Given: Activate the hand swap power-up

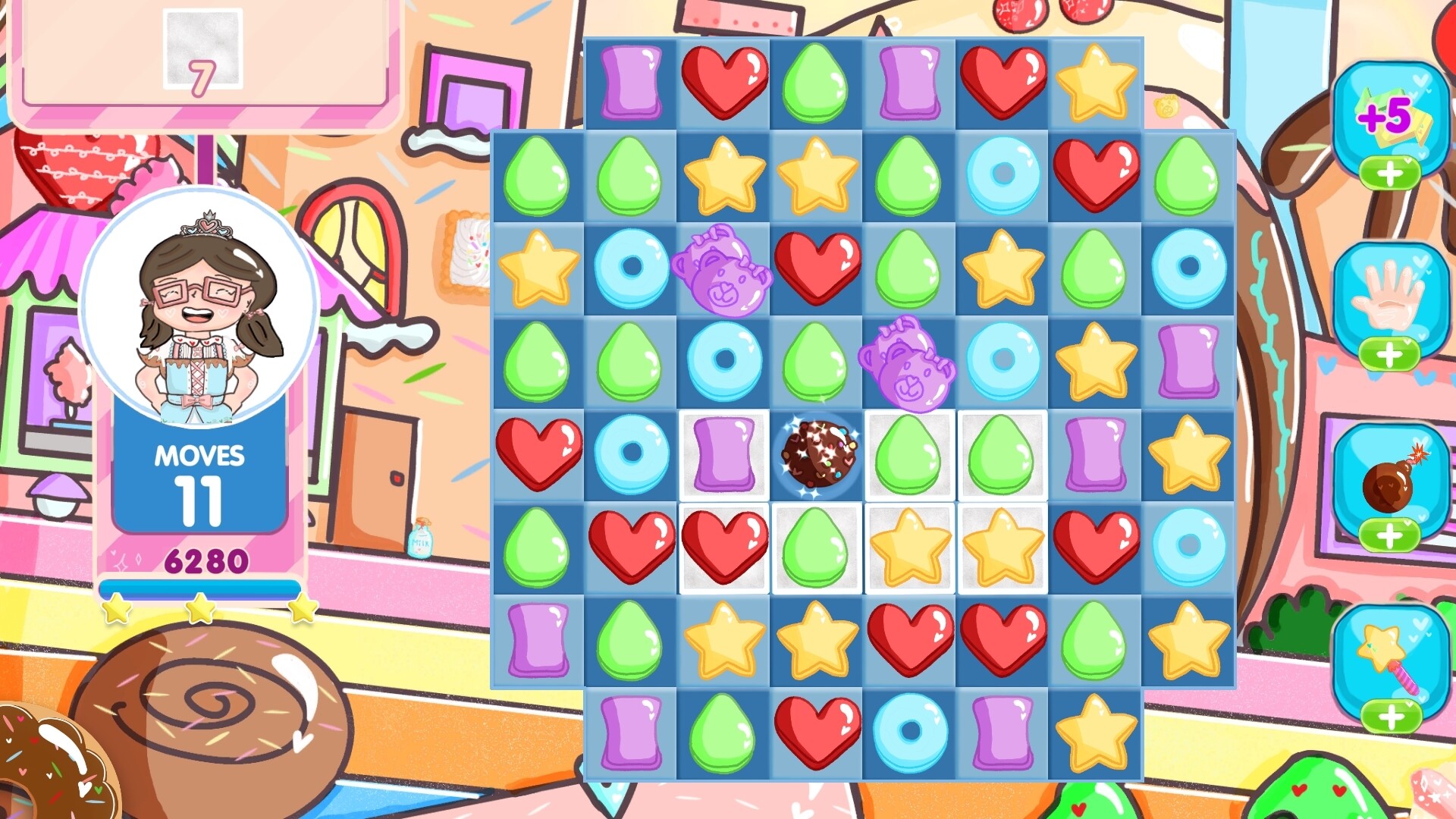Looking at the screenshot, I should pos(1392,292).
